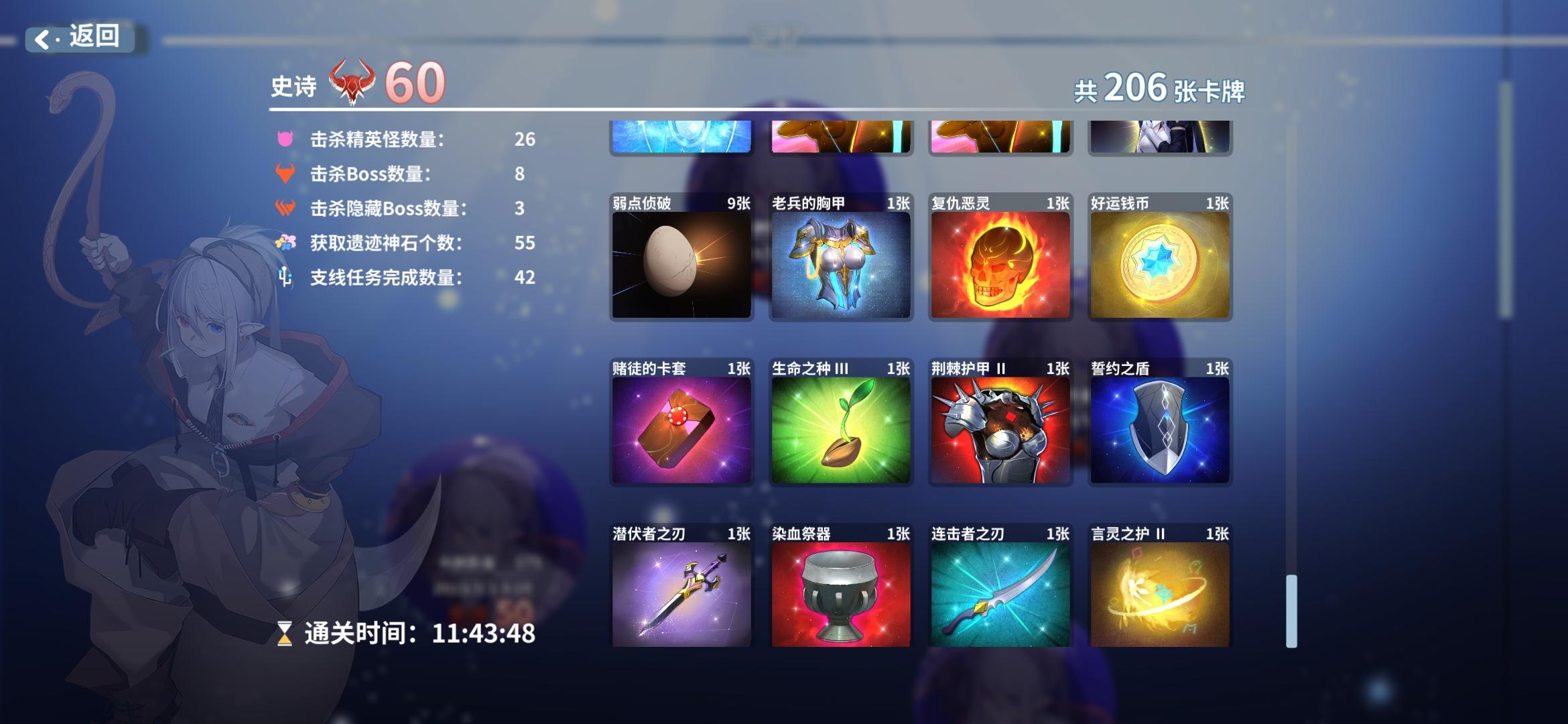The image size is (1568, 724).
Task: Select the 誓约之盾 shield card
Action: pyautogui.click(x=1160, y=426)
